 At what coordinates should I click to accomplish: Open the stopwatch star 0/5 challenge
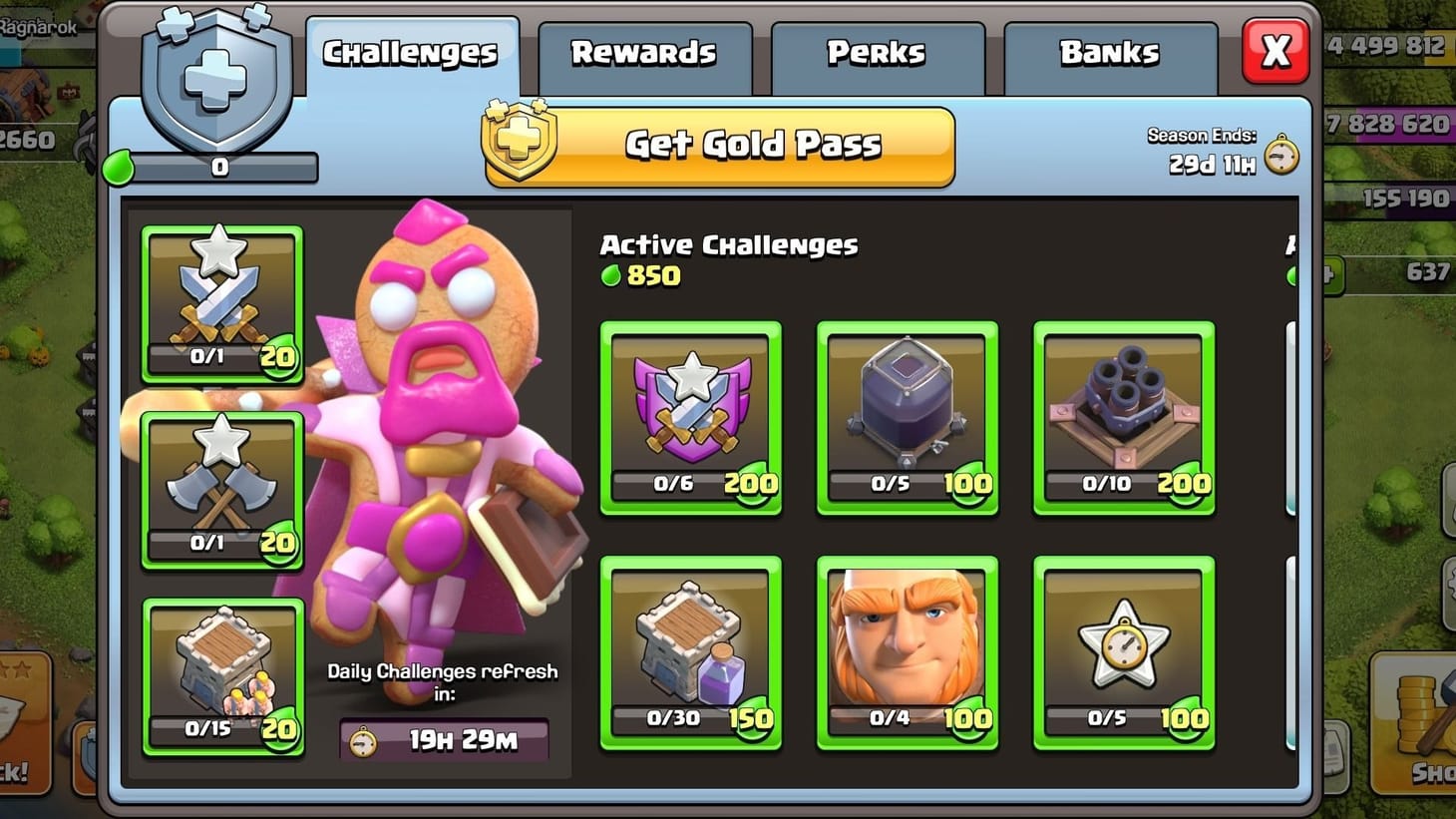pyautogui.click(x=1124, y=653)
